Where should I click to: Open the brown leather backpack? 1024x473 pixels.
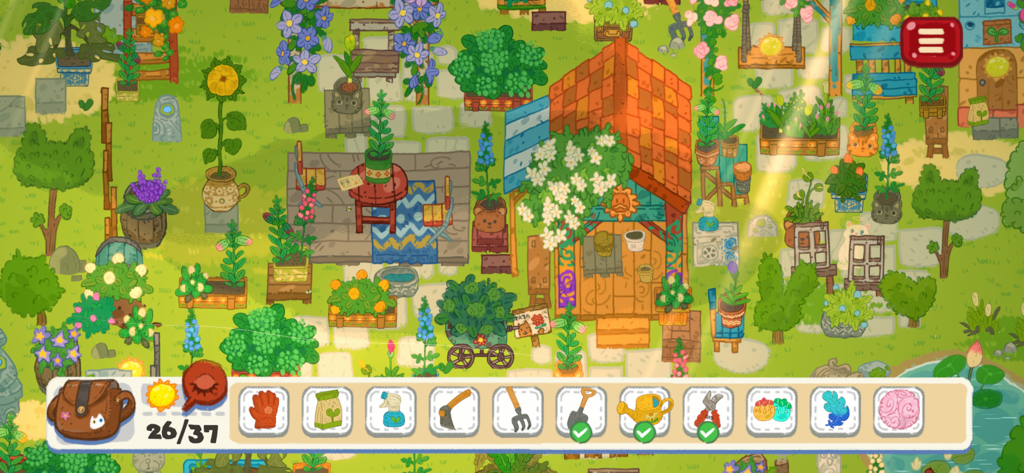93,409
